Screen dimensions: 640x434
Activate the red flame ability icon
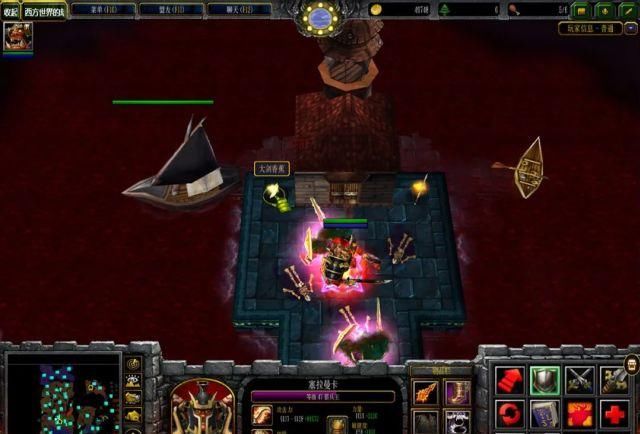pos(580,414)
